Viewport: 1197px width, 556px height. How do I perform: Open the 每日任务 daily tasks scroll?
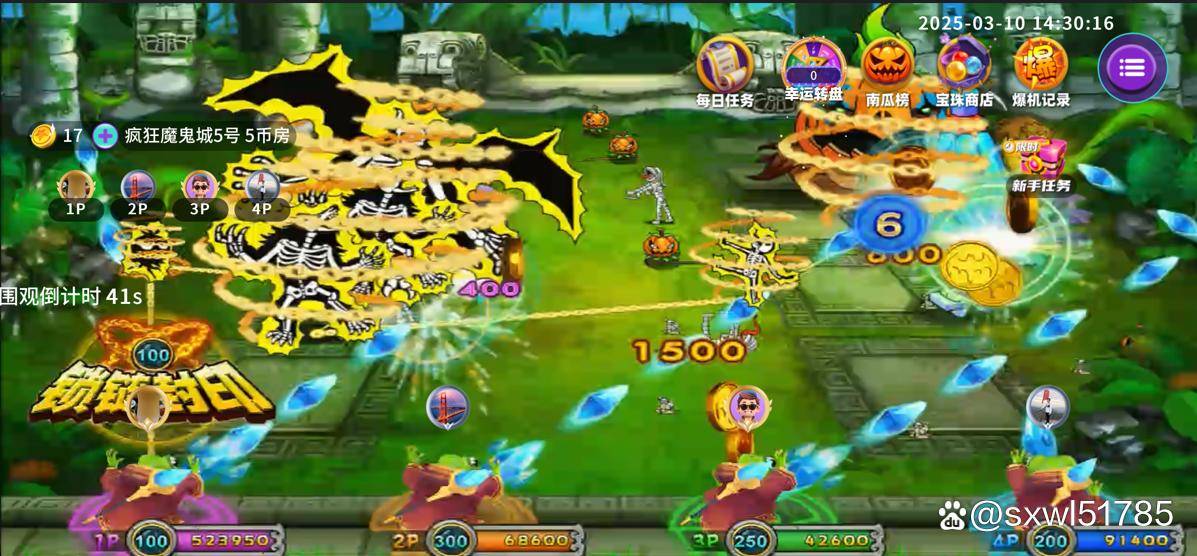point(725,67)
